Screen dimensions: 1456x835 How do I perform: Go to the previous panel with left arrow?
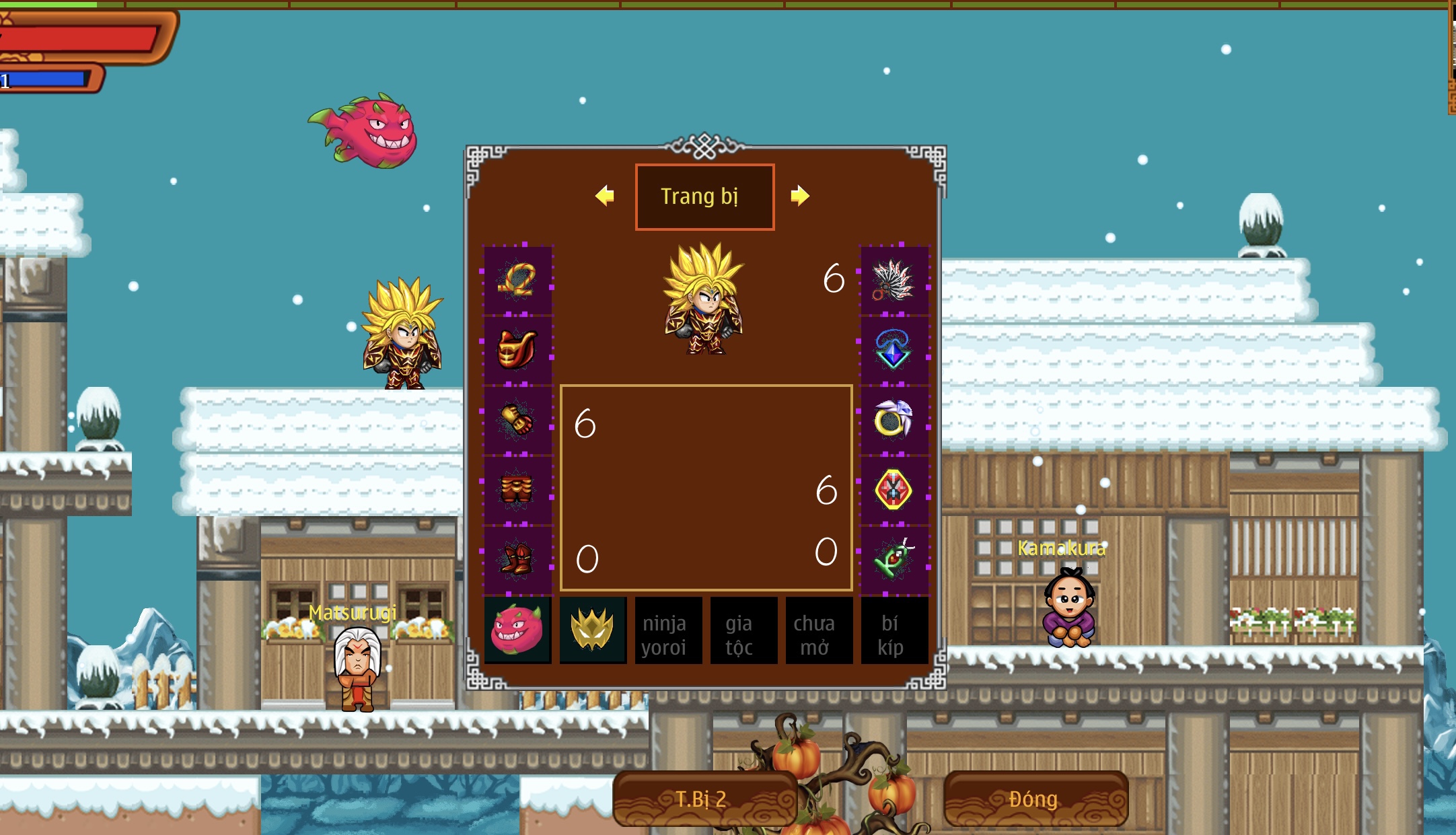tap(605, 196)
